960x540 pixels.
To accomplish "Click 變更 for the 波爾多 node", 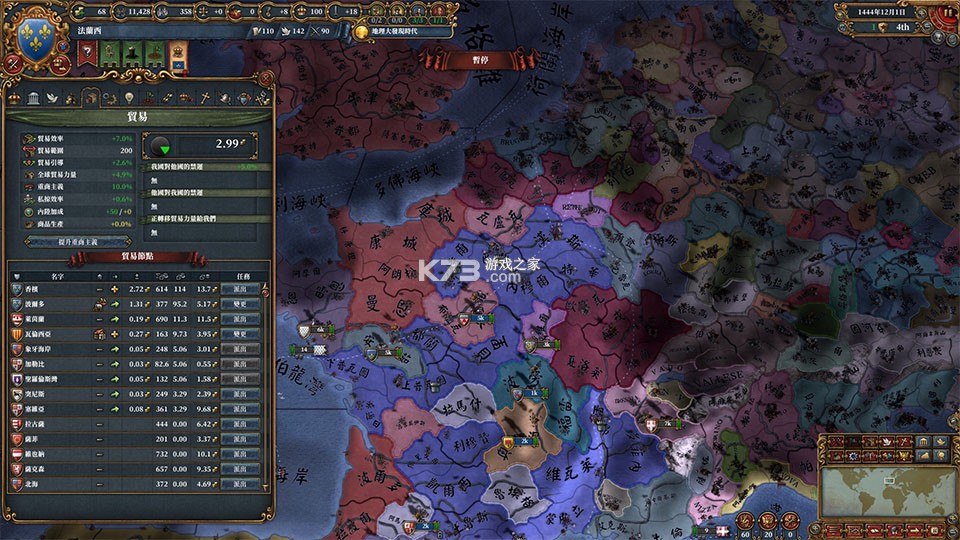I will (240, 303).
